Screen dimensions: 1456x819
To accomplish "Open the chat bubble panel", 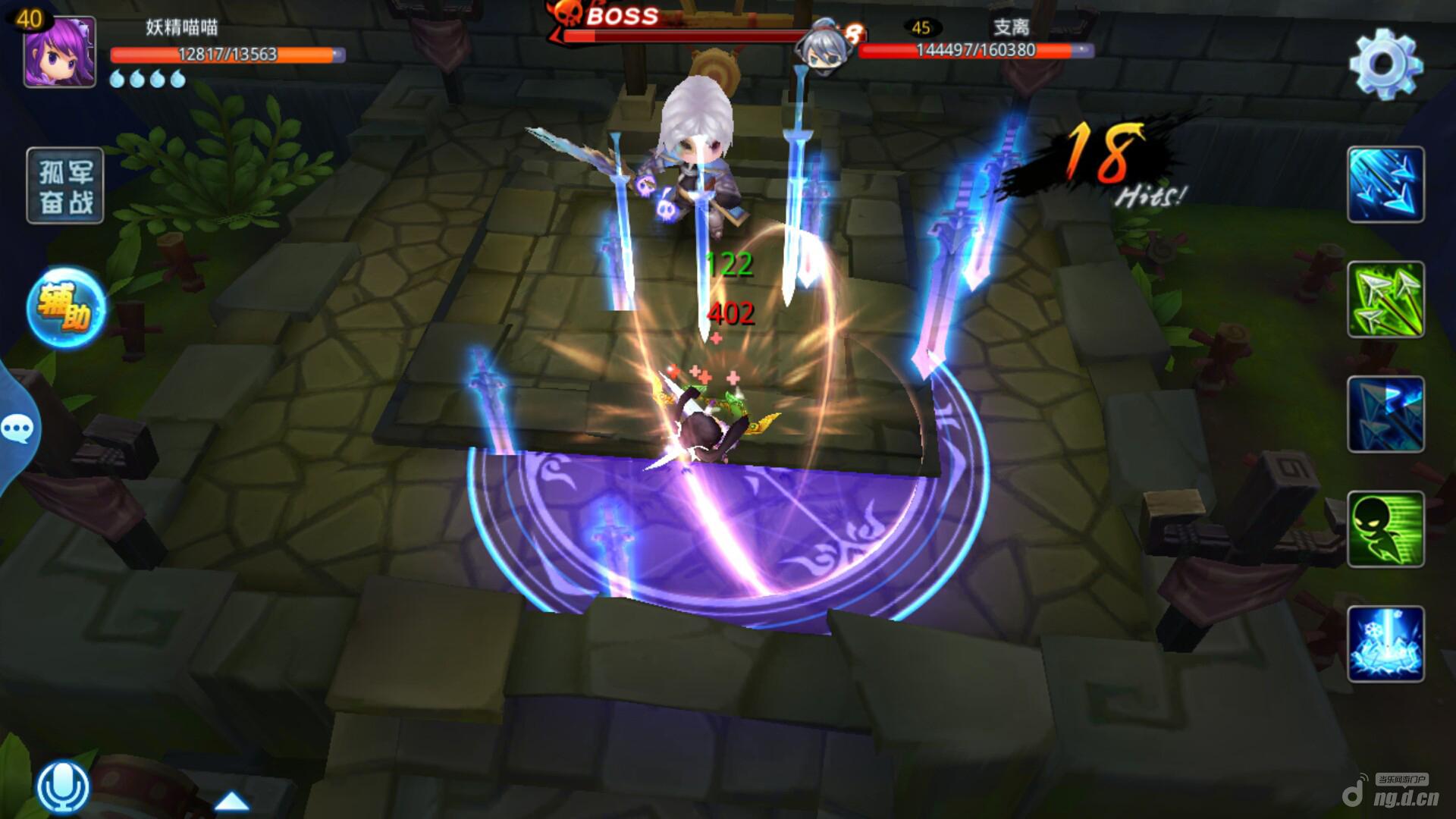I will point(17,429).
